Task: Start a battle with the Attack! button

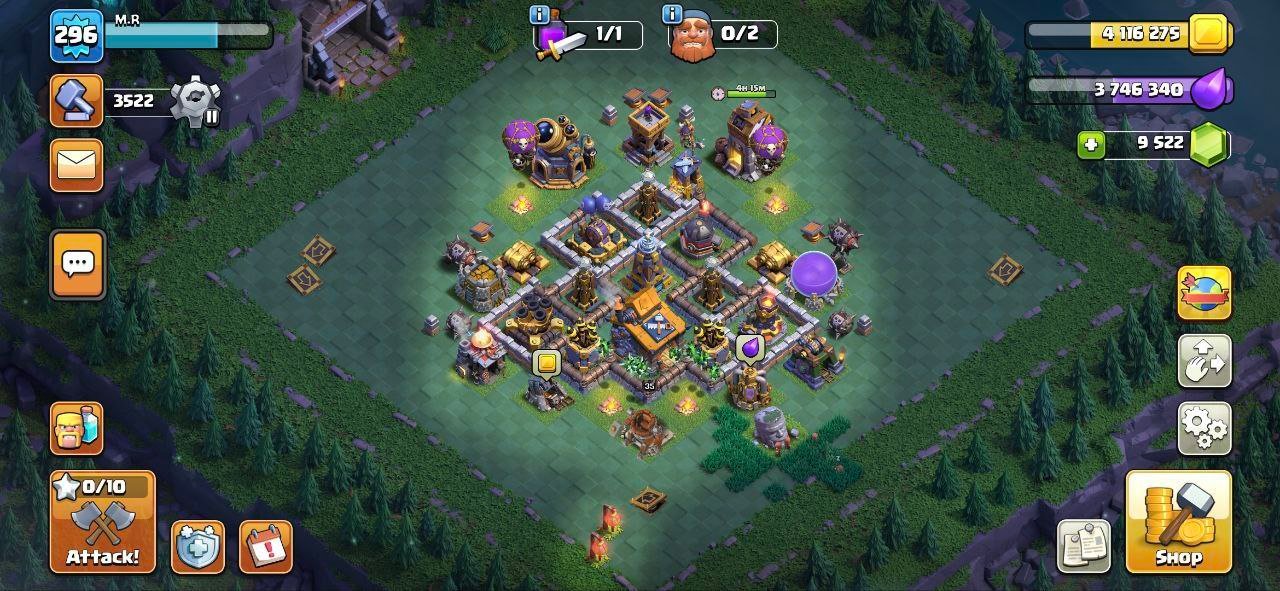Action: point(103,522)
